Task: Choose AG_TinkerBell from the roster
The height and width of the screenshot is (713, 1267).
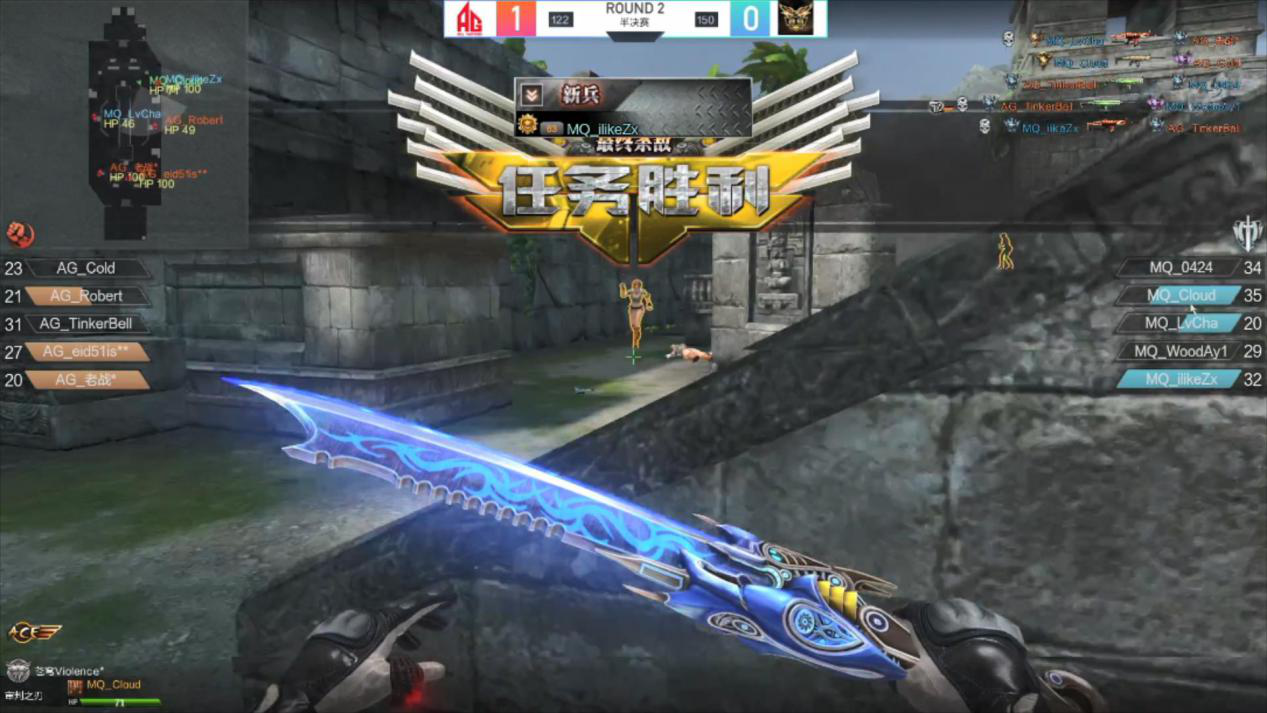Action: coord(86,324)
